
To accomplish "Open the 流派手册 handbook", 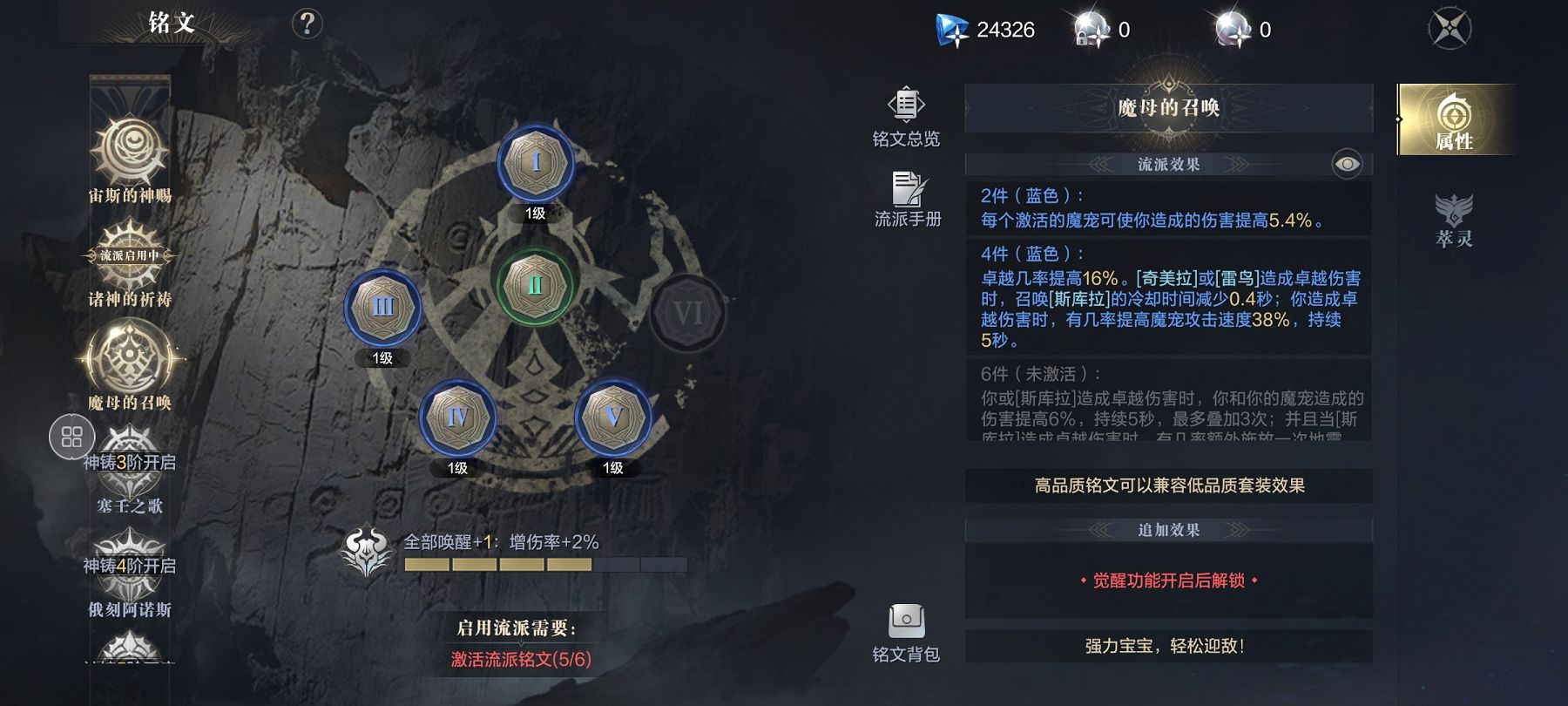I will tap(908, 200).
